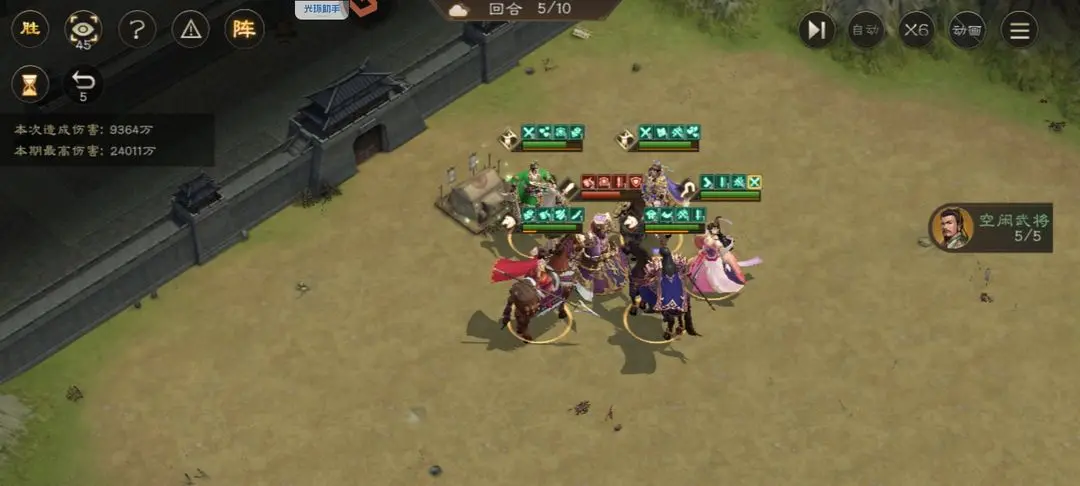This screenshot has height=486, width=1080.
Task: Open the hamburger menu
Action: coord(1019,30)
